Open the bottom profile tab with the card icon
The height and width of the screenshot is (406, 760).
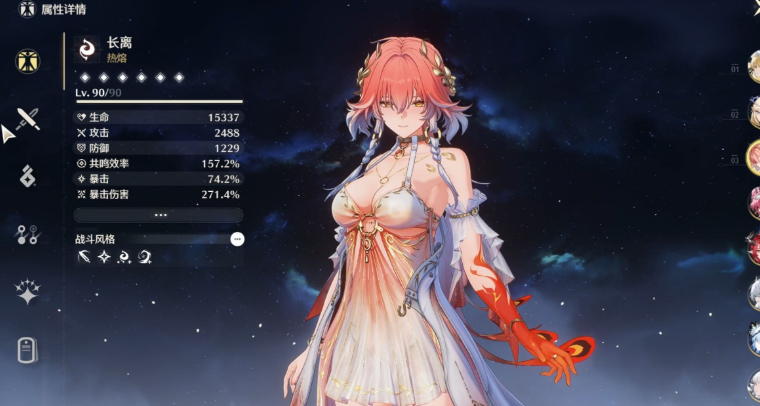click(x=28, y=349)
